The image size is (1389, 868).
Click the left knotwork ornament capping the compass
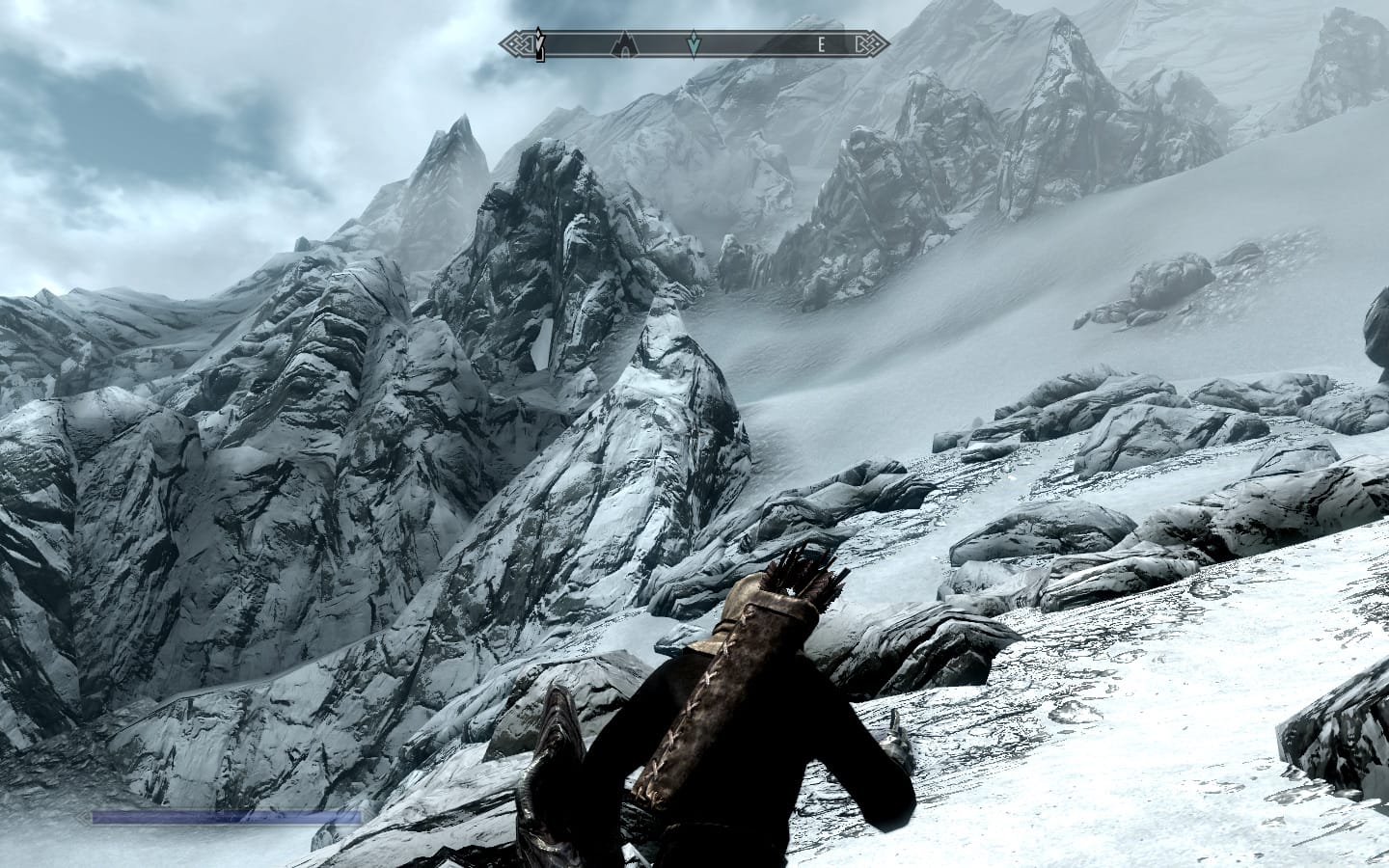[x=510, y=42]
